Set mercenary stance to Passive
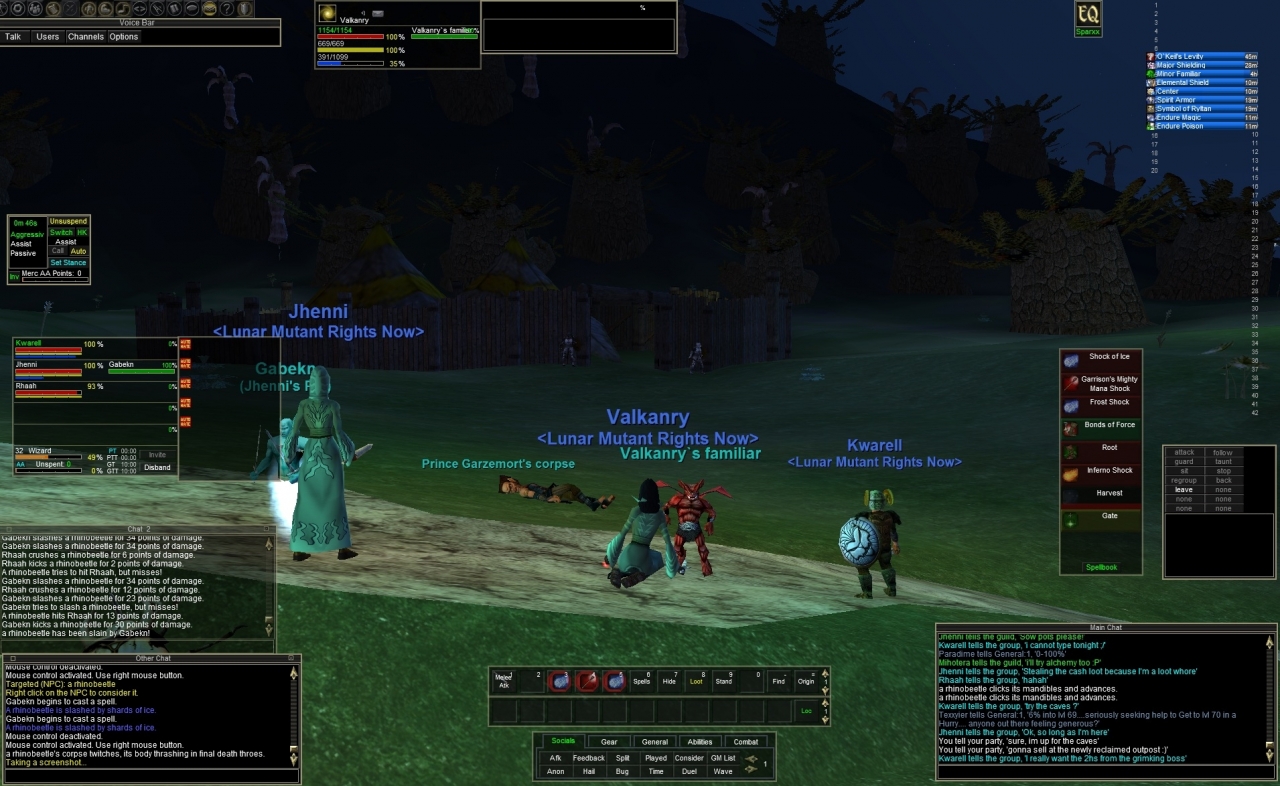1280x786 pixels. click(x=24, y=252)
